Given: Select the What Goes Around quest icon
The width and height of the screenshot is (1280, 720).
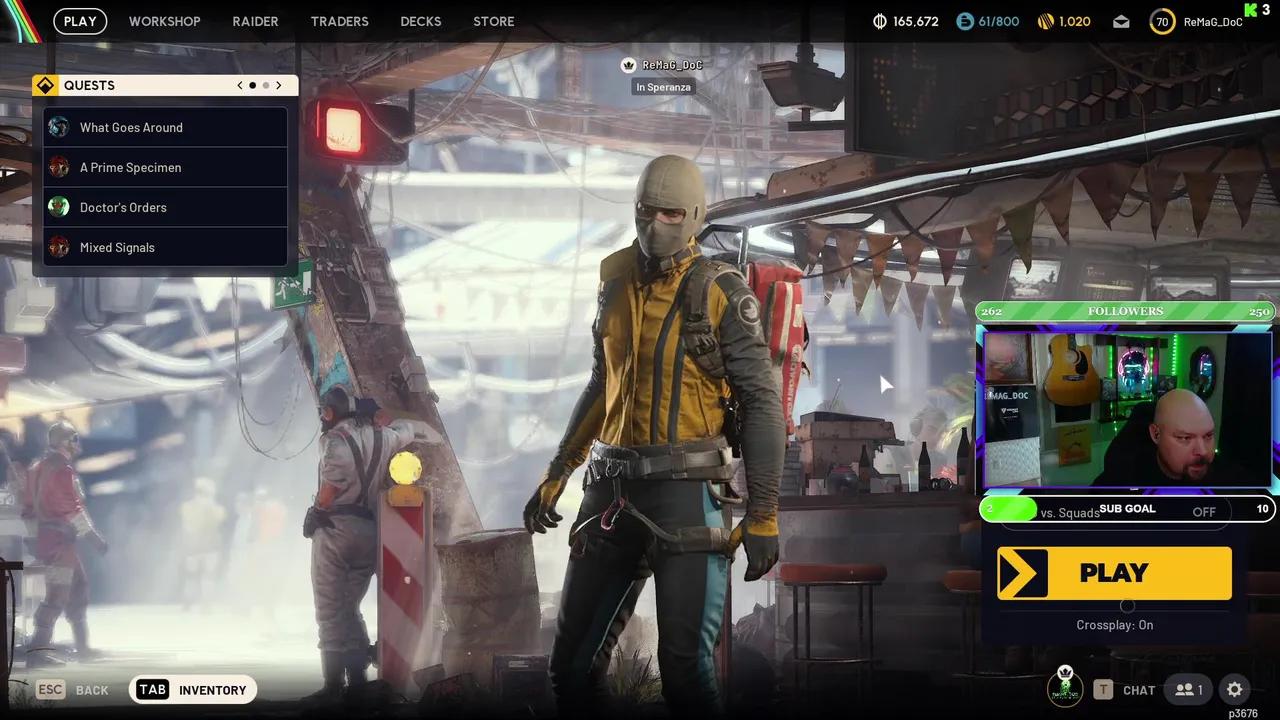Looking at the screenshot, I should click(58, 127).
